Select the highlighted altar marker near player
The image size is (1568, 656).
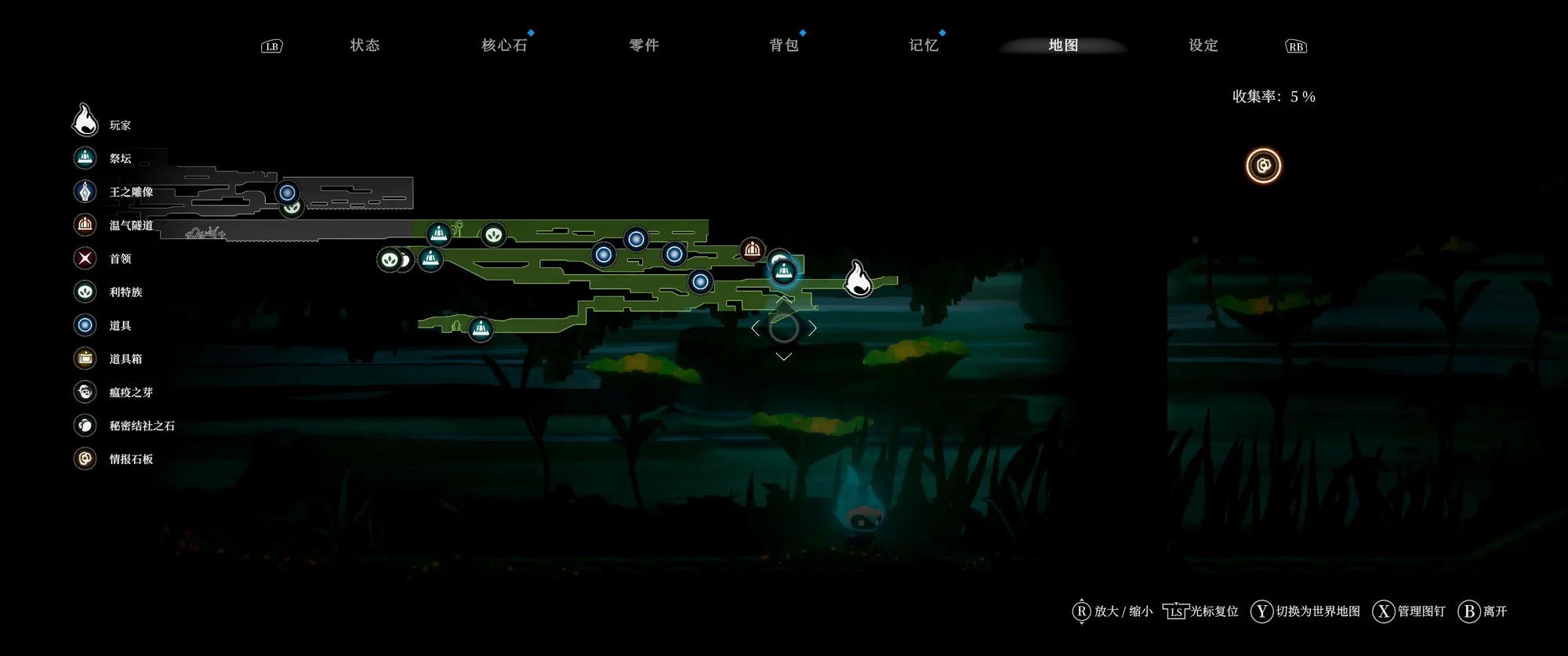click(x=784, y=272)
